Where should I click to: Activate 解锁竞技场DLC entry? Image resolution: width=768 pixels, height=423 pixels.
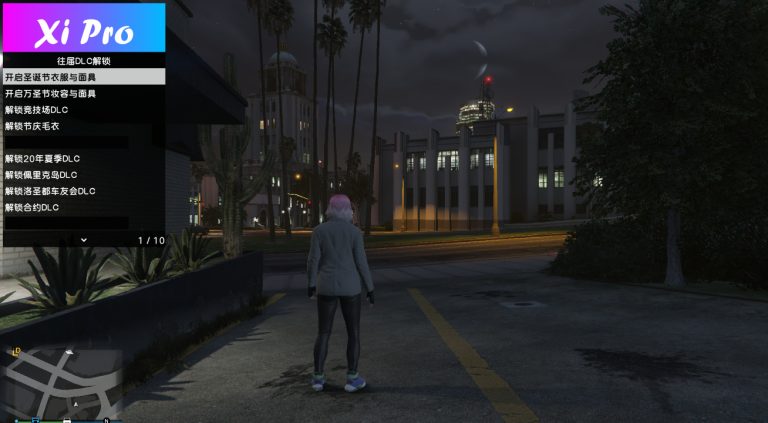tap(82, 109)
